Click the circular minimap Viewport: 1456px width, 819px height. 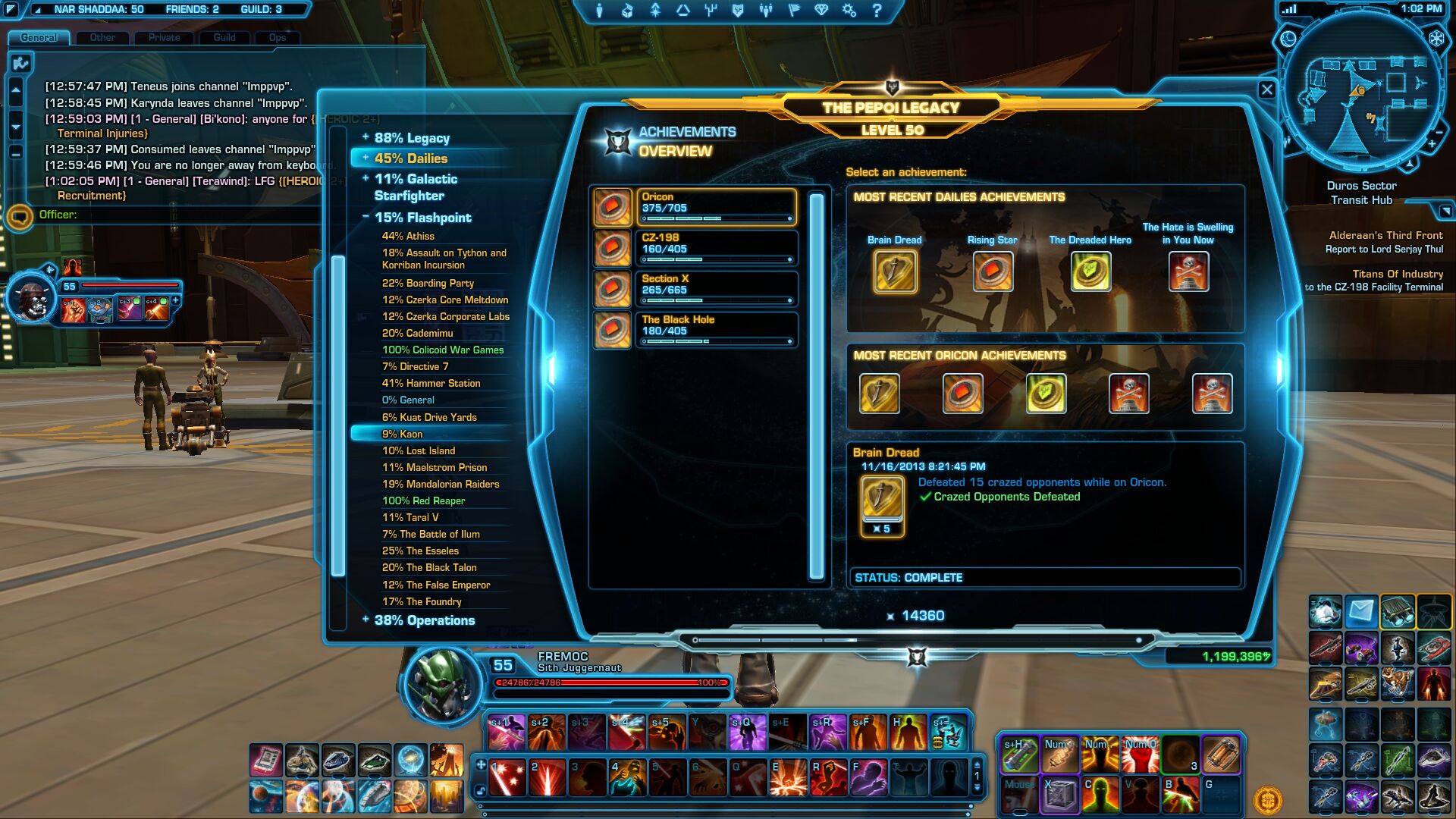pos(1361,91)
